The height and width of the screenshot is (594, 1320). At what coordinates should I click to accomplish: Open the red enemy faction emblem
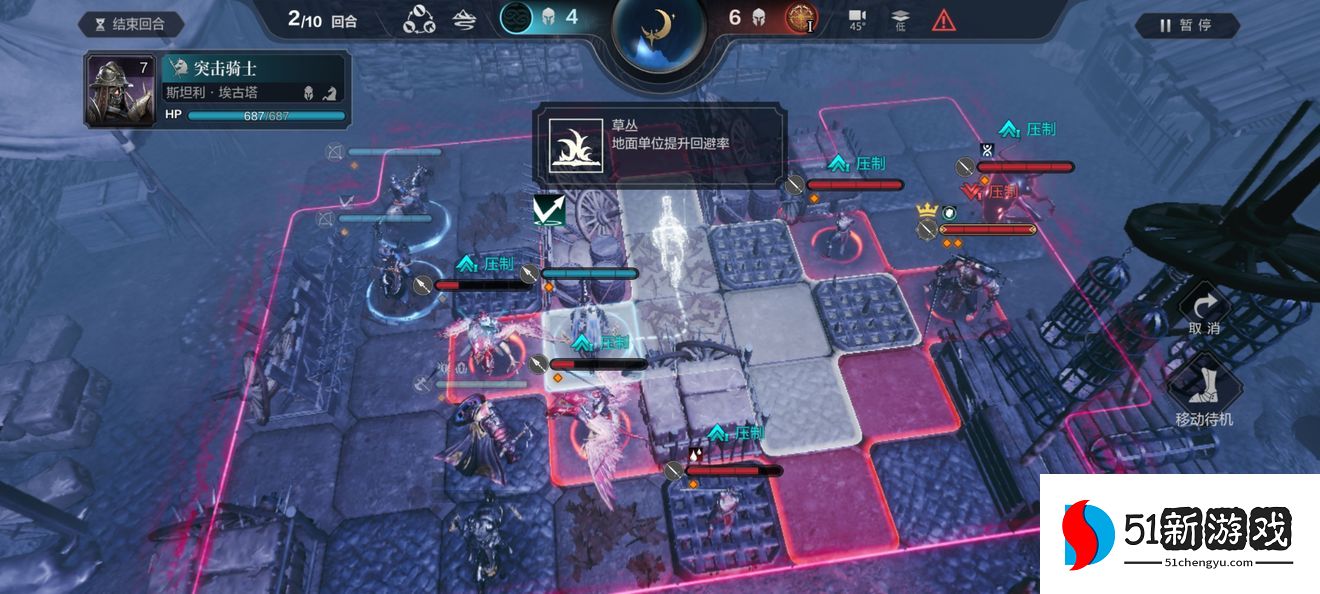801,18
